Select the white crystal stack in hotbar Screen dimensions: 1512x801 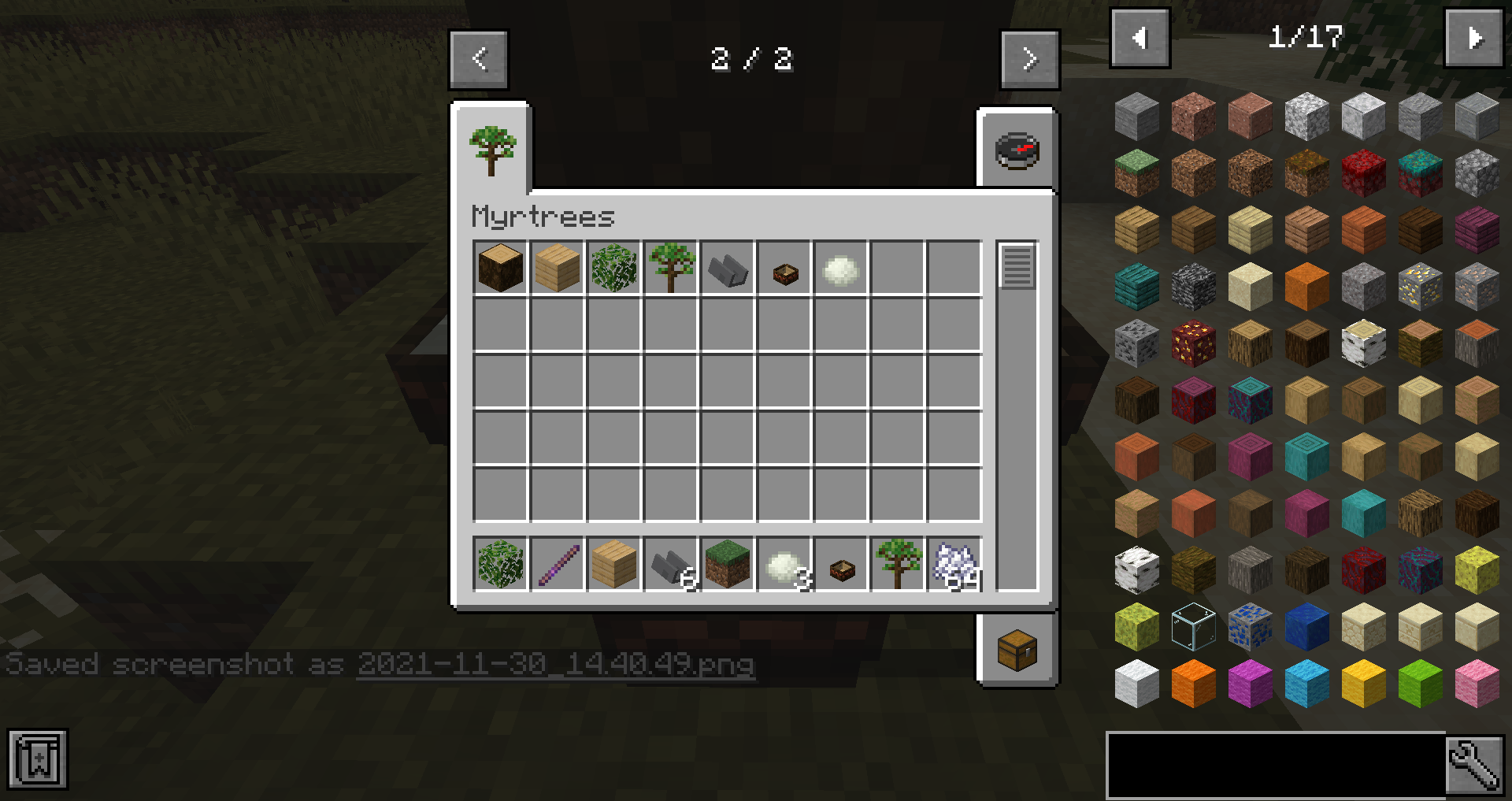pyautogui.click(x=954, y=565)
